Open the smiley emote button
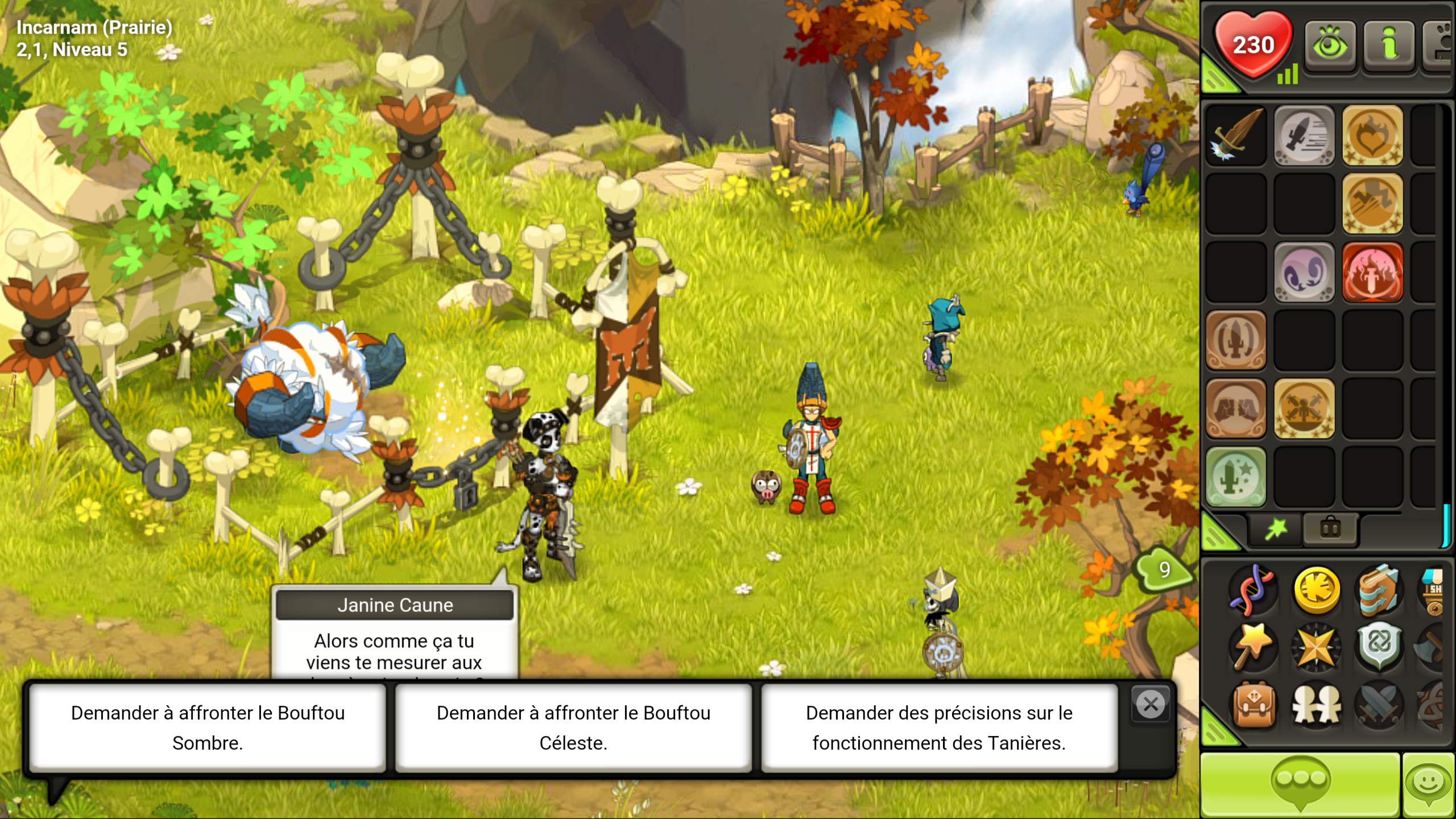The height and width of the screenshot is (819, 1456). tap(1429, 785)
